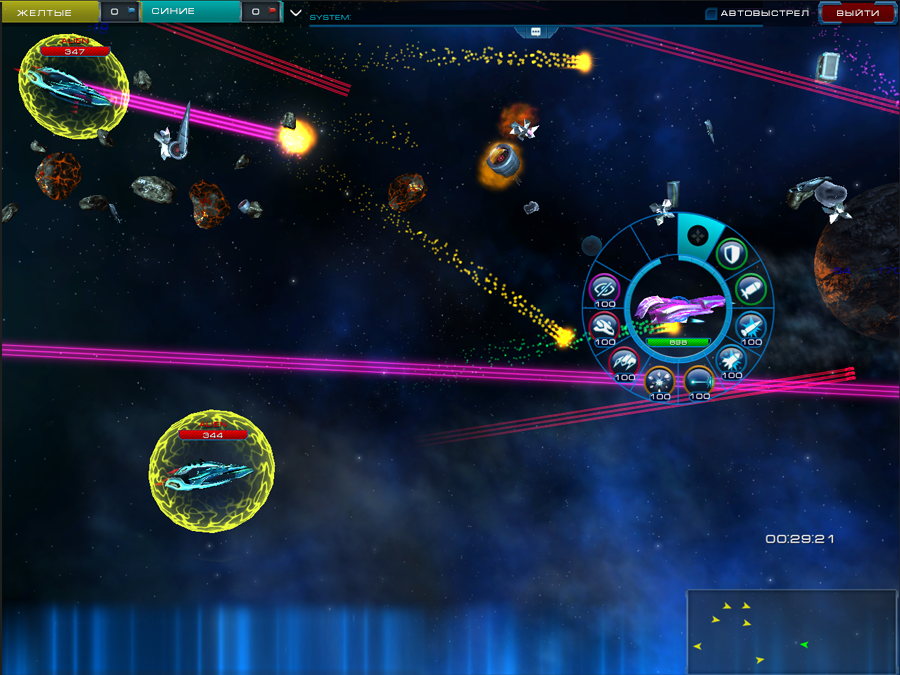The height and width of the screenshot is (675, 900).
Task: Select the green-ringed missile icon
Action: pyautogui.click(x=750, y=289)
